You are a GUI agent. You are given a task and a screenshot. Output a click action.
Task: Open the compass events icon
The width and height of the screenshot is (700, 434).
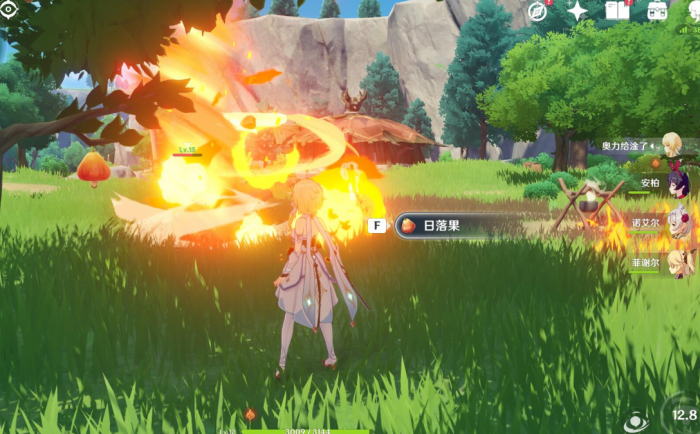tap(538, 11)
